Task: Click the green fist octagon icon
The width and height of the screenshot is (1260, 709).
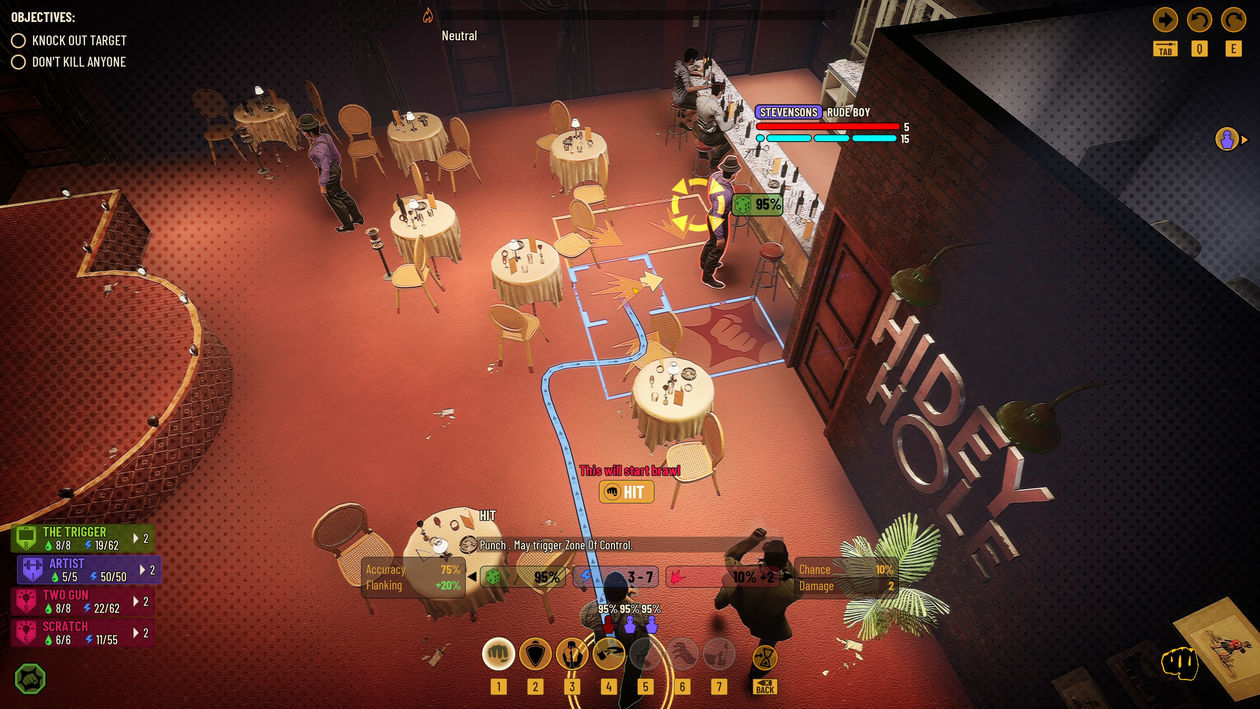Action: 30,679
